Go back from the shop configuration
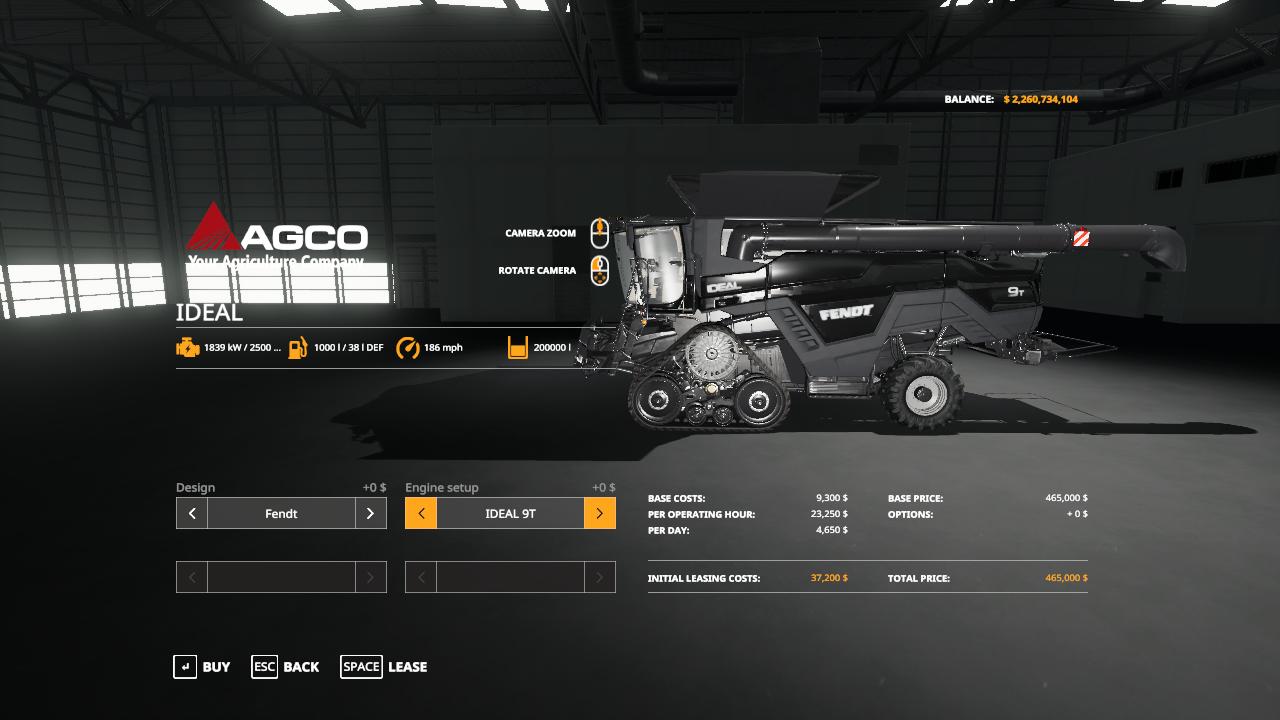Screen dimensions: 1280x720 click(x=286, y=667)
